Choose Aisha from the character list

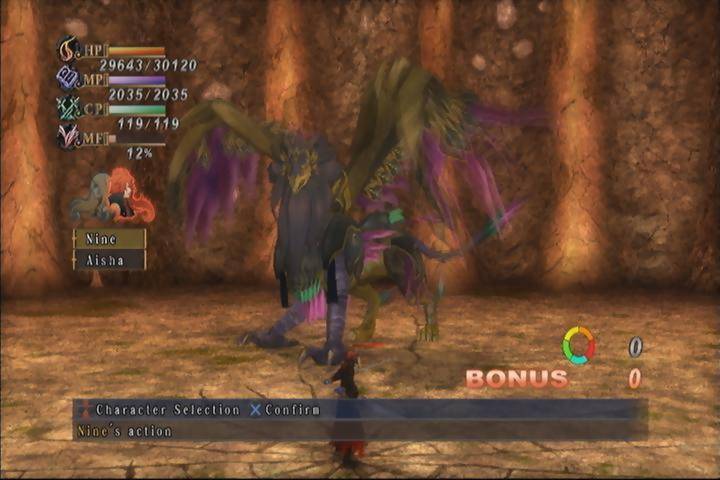click(109, 259)
